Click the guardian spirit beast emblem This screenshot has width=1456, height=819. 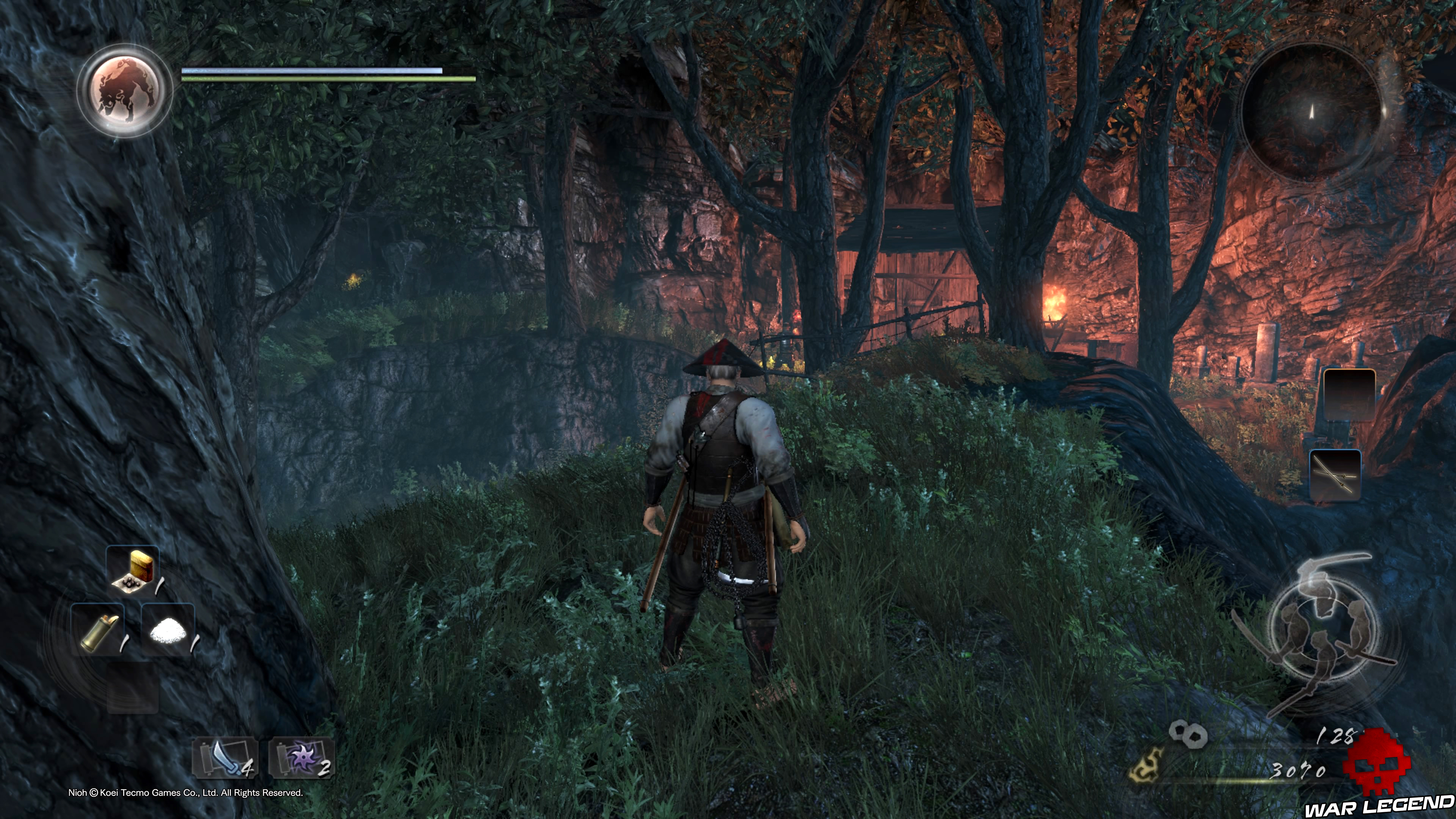click(124, 91)
